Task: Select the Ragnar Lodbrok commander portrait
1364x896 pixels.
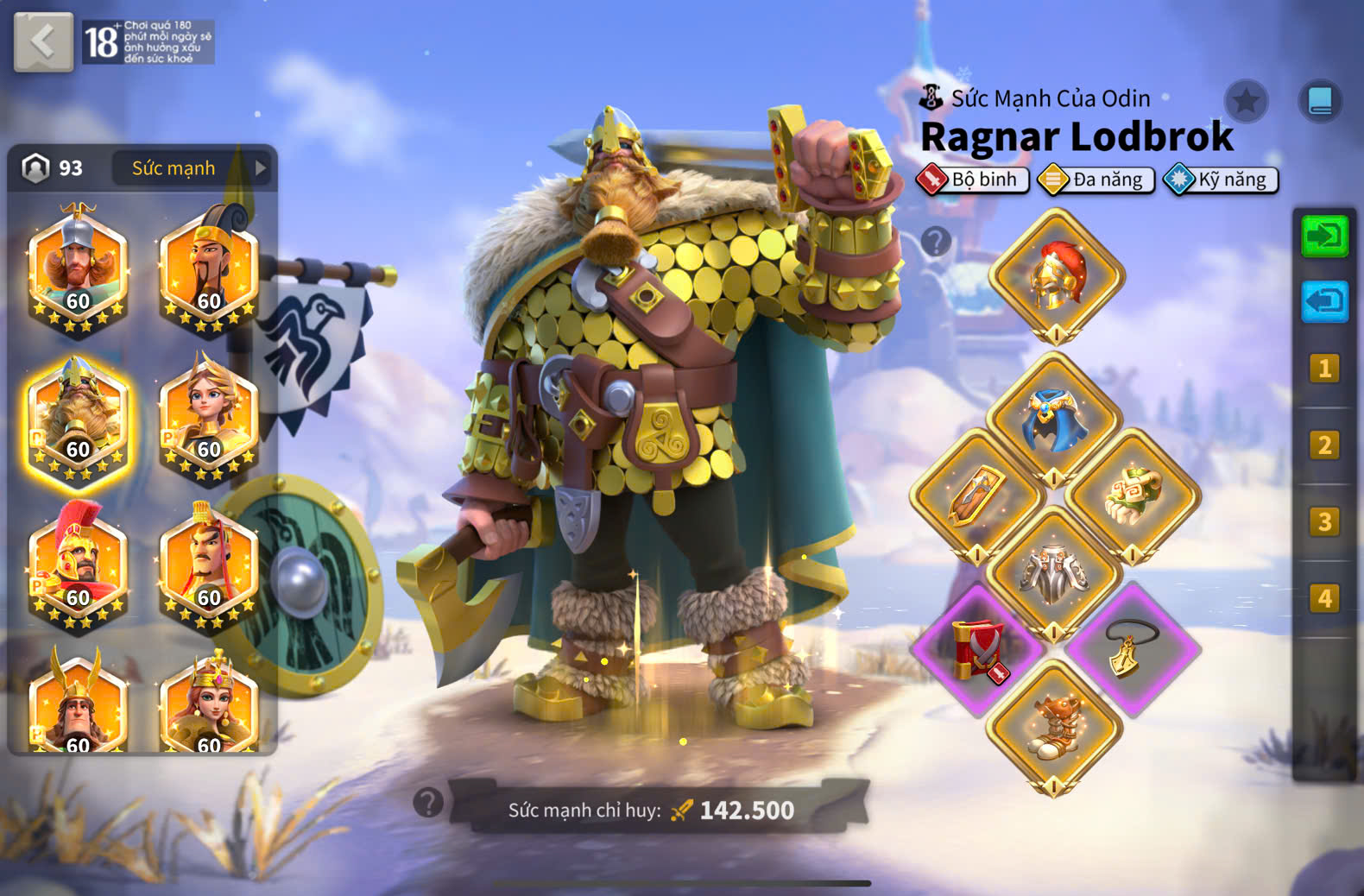Action: point(79,420)
